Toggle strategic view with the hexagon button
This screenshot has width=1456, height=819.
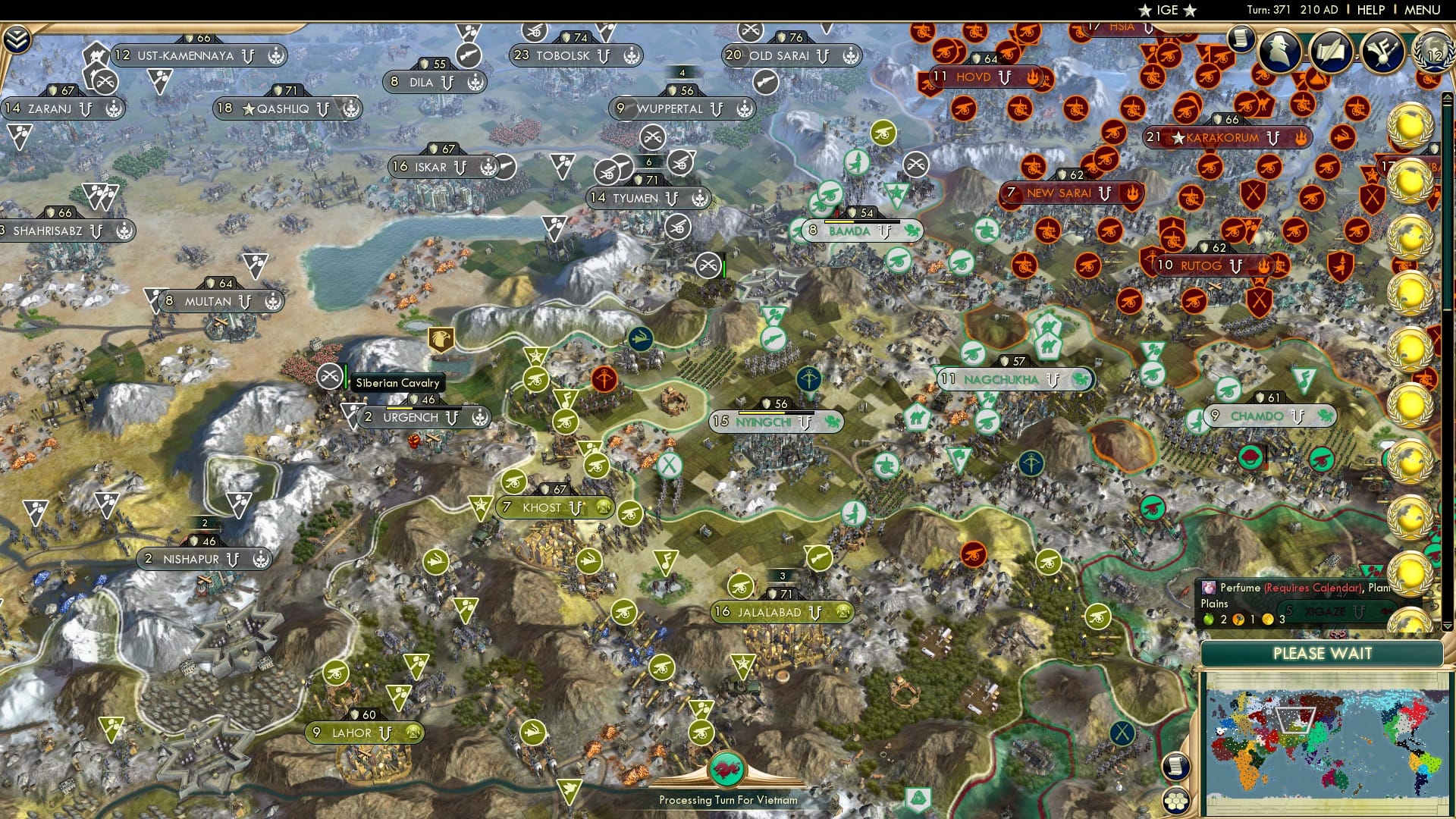1175,799
